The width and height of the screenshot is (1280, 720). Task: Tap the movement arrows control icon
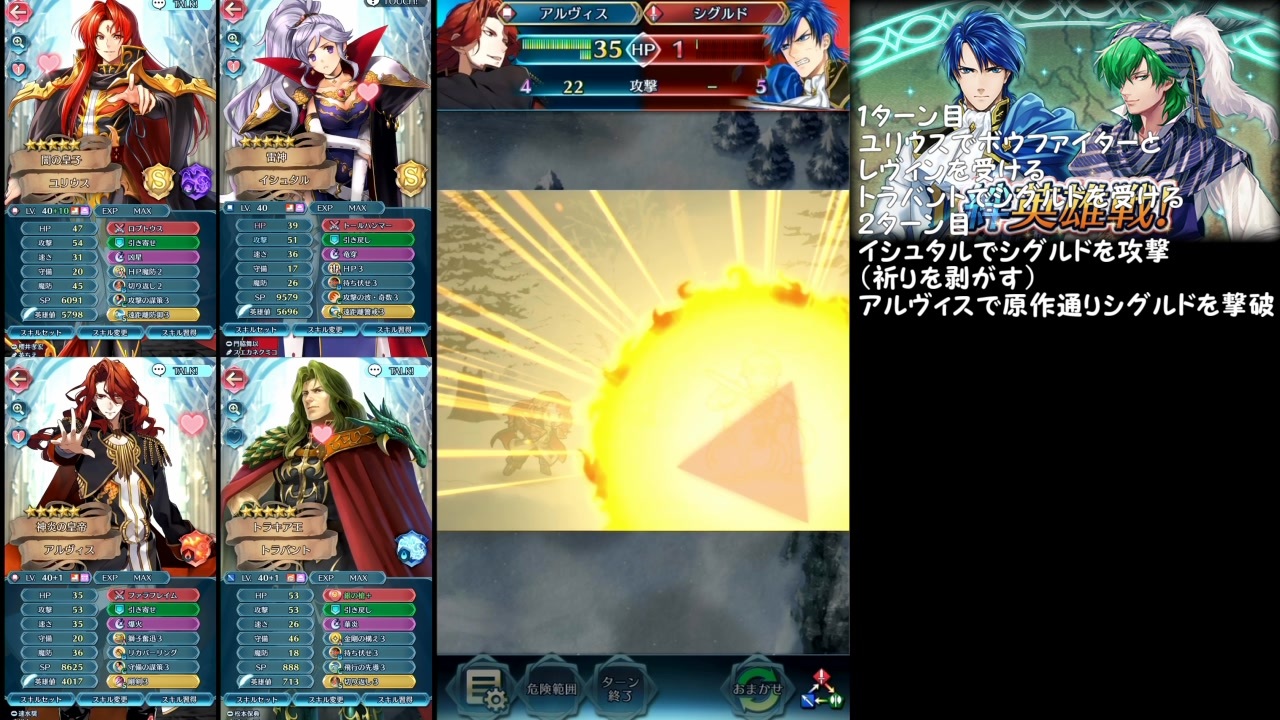coord(822,690)
